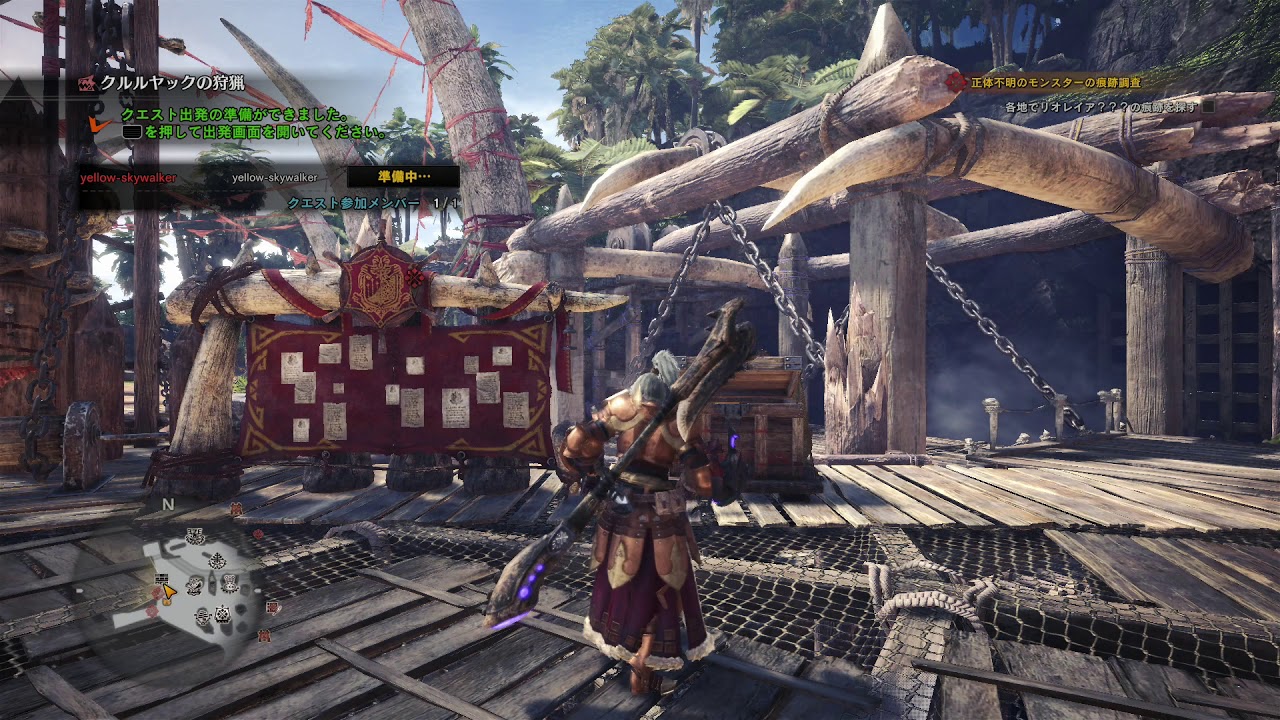Click the canteen facility icon on the minimap

(x=195, y=586)
